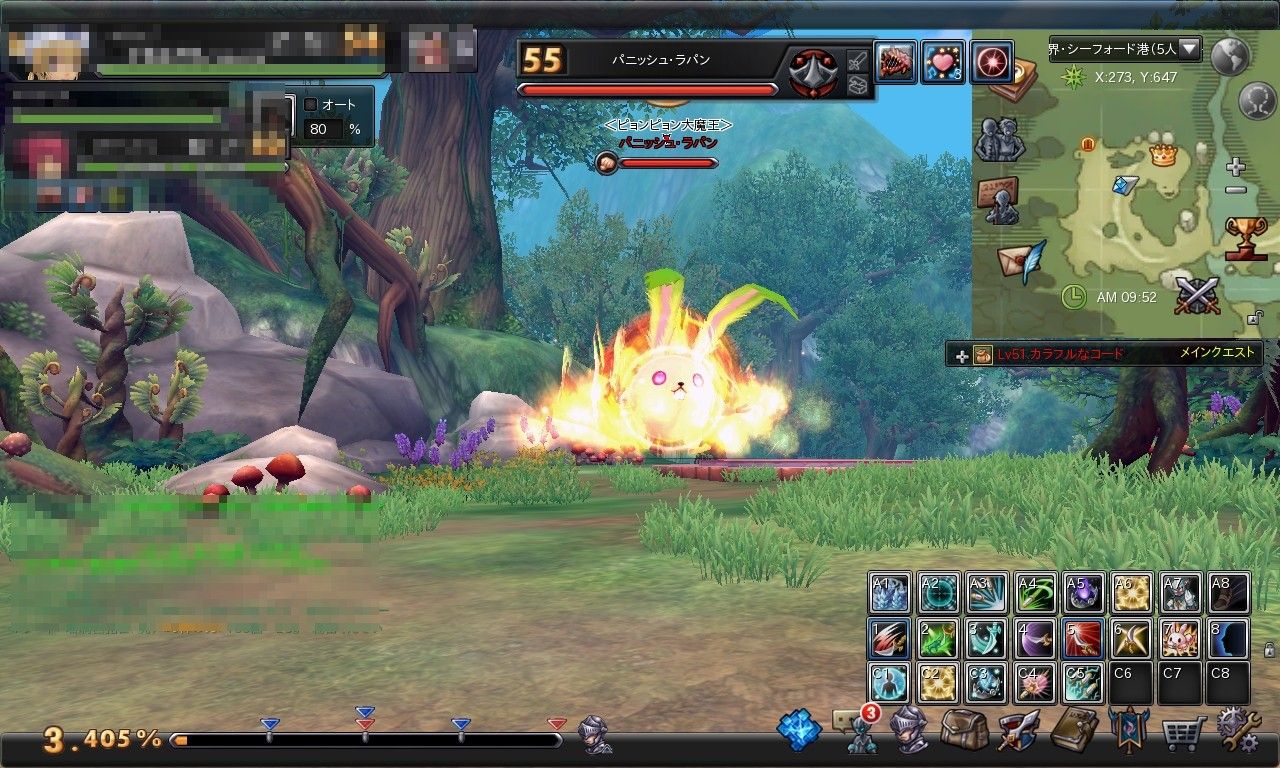Screen dimensions: 1280x768
Task: Zoom in the minimap with the plus button
Action: (x=1236, y=167)
